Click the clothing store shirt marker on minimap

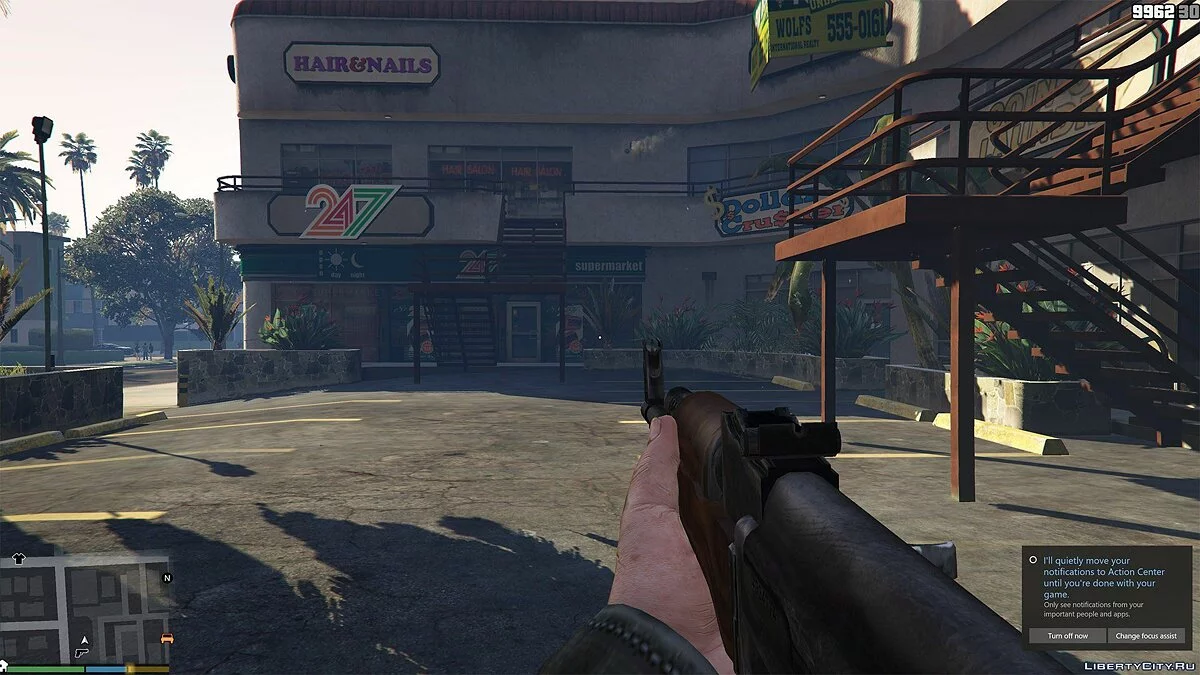click(18, 559)
